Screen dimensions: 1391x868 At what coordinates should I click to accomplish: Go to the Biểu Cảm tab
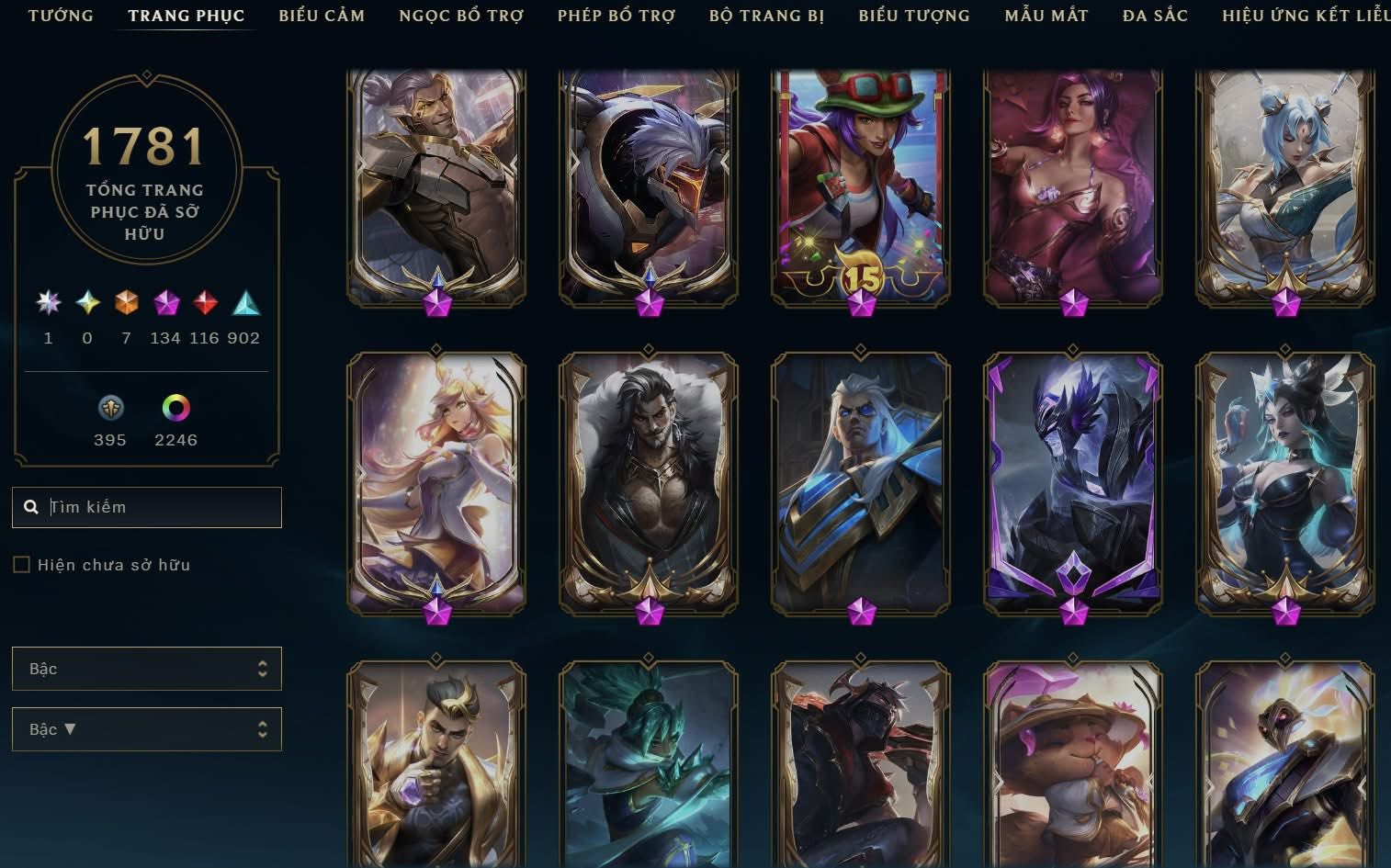coord(322,16)
